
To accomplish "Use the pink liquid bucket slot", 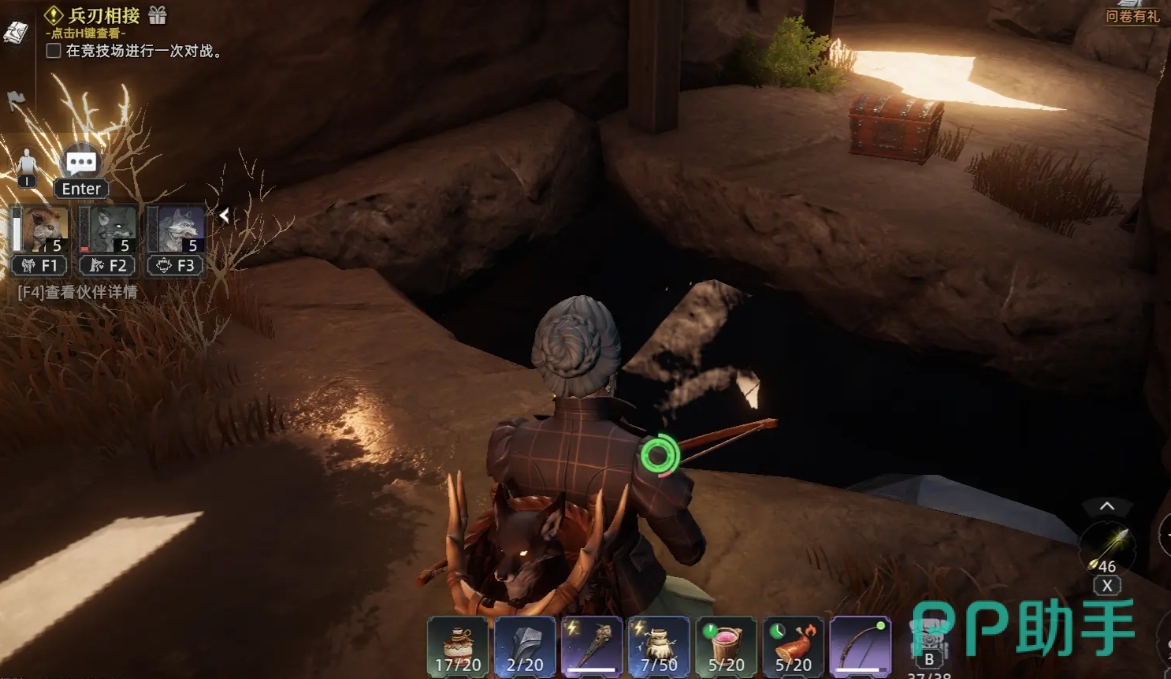I will (726, 646).
